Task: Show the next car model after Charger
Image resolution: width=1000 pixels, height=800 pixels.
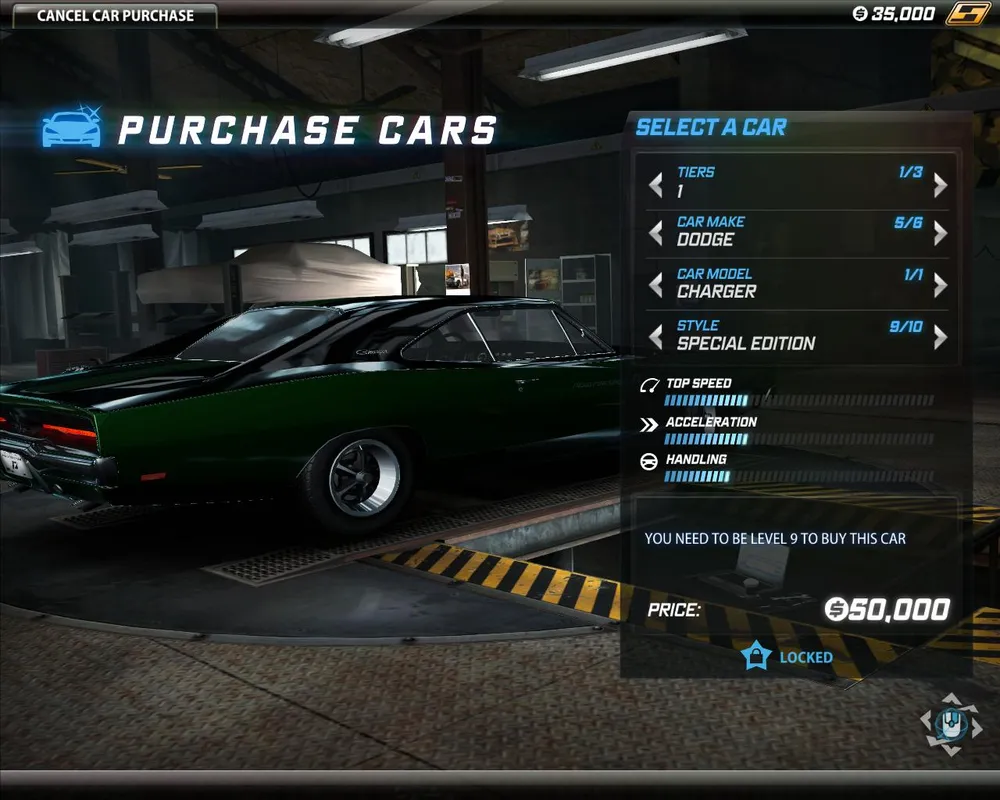Action: pyautogui.click(x=940, y=285)
